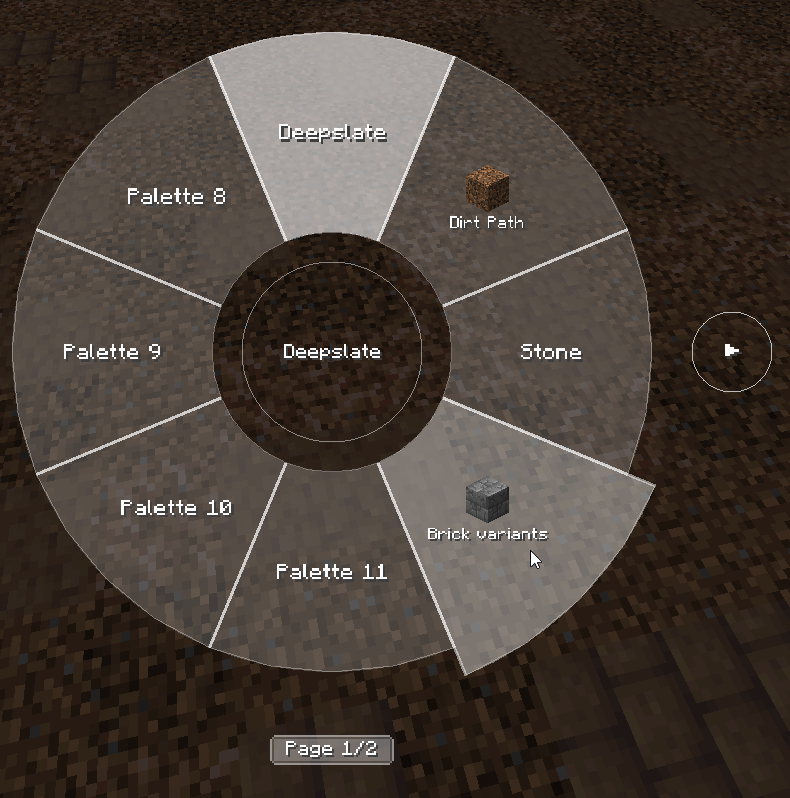
Task: Select Palette 11 in the radial menu
Action: pos(331,572)
